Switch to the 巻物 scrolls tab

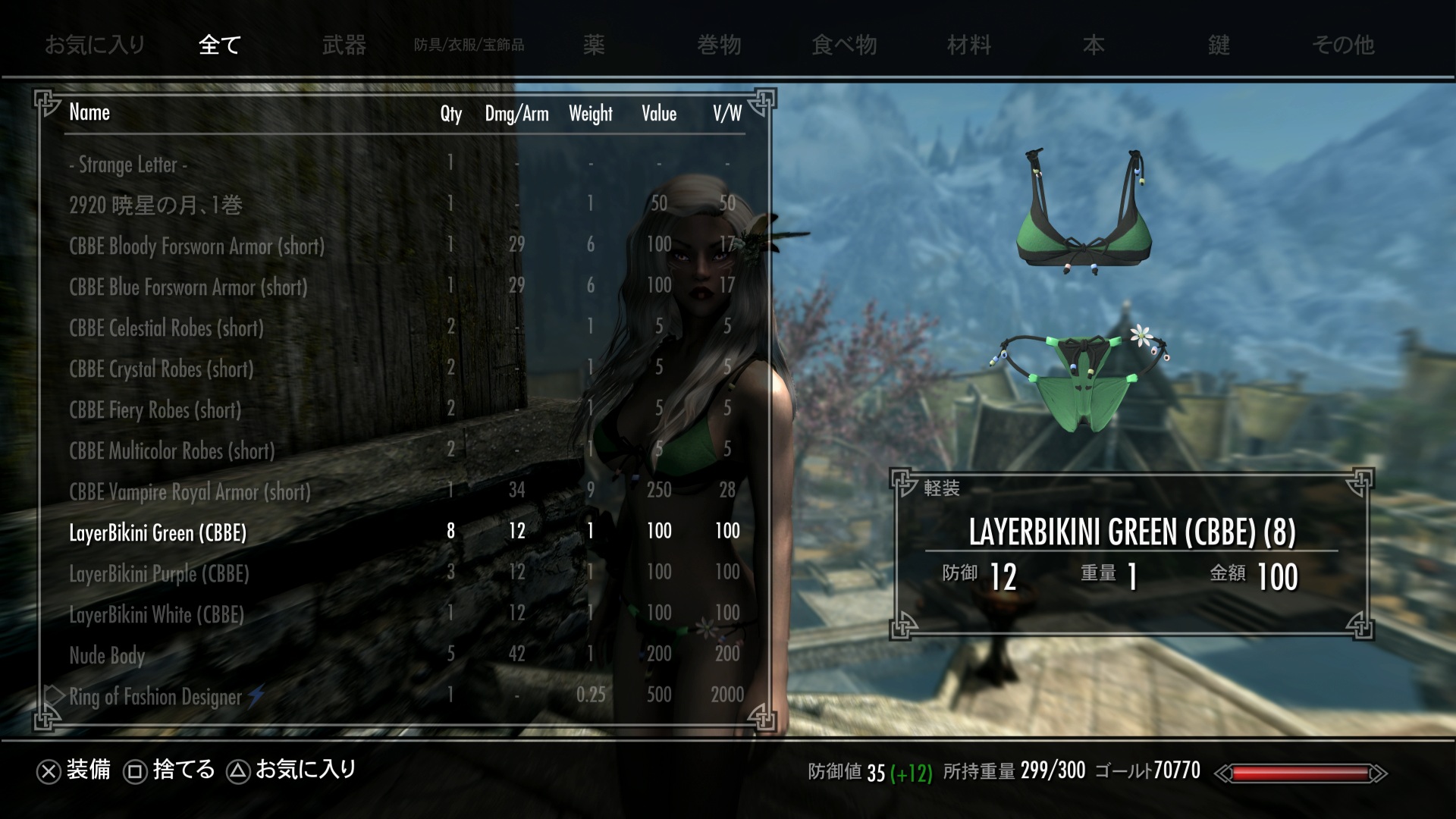coord(719,45)
